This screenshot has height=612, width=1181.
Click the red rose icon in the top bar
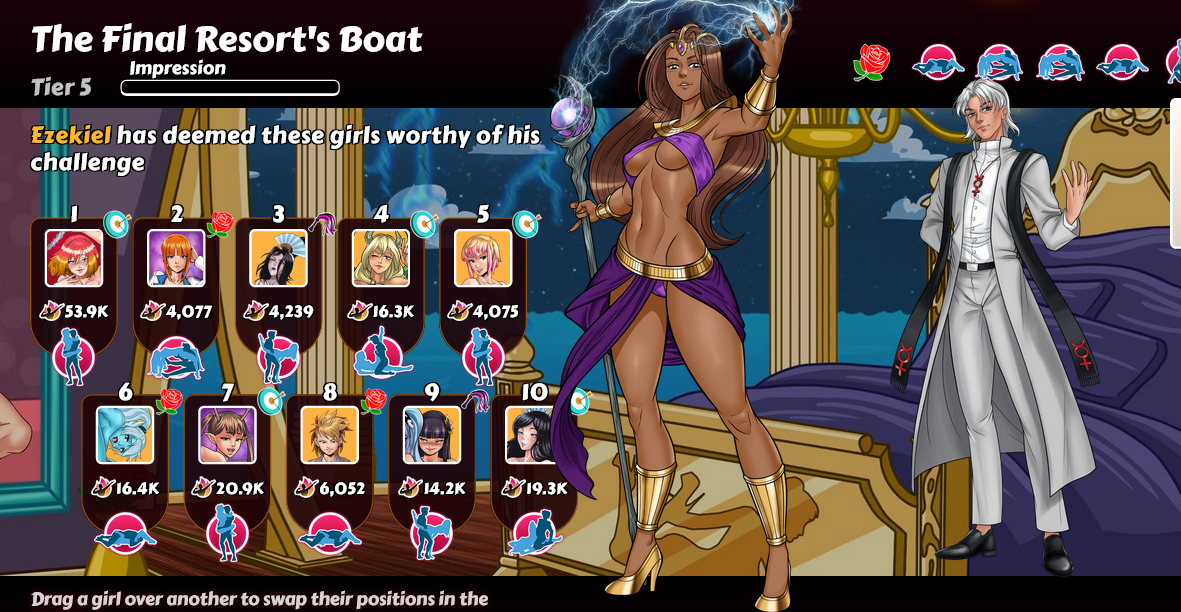tap(871, 62)
